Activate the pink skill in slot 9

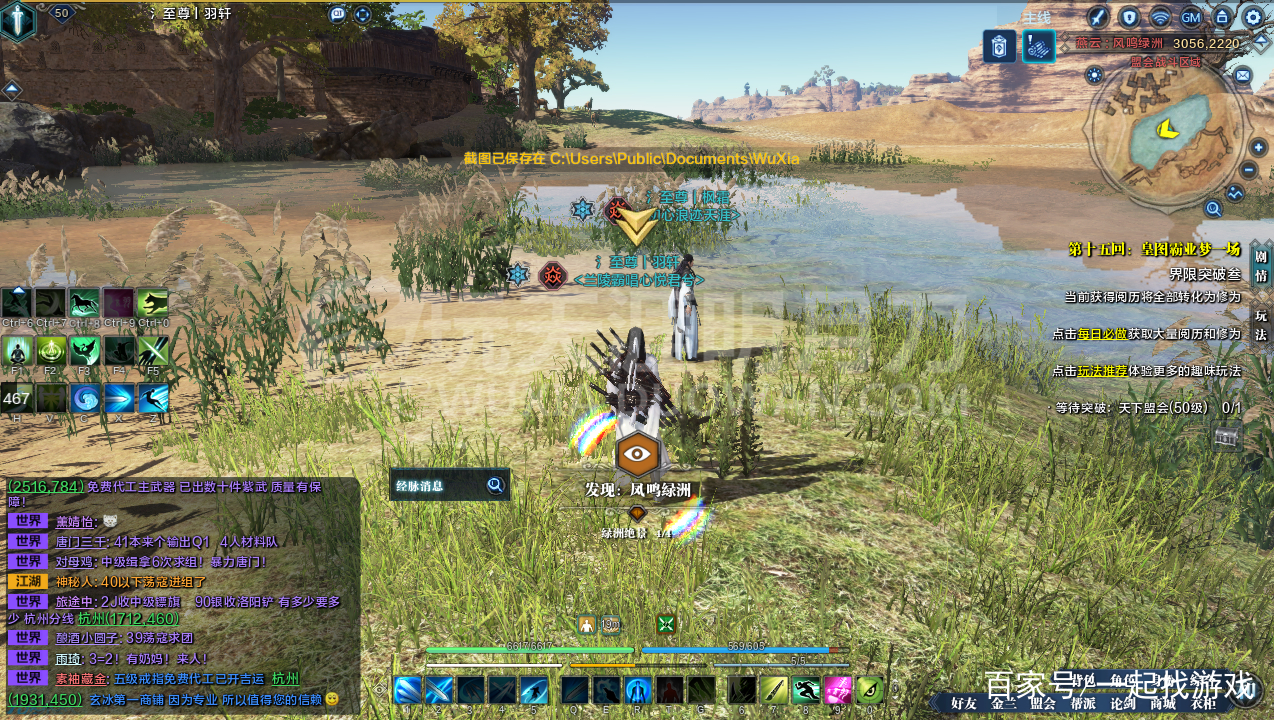tap(838, 690)
